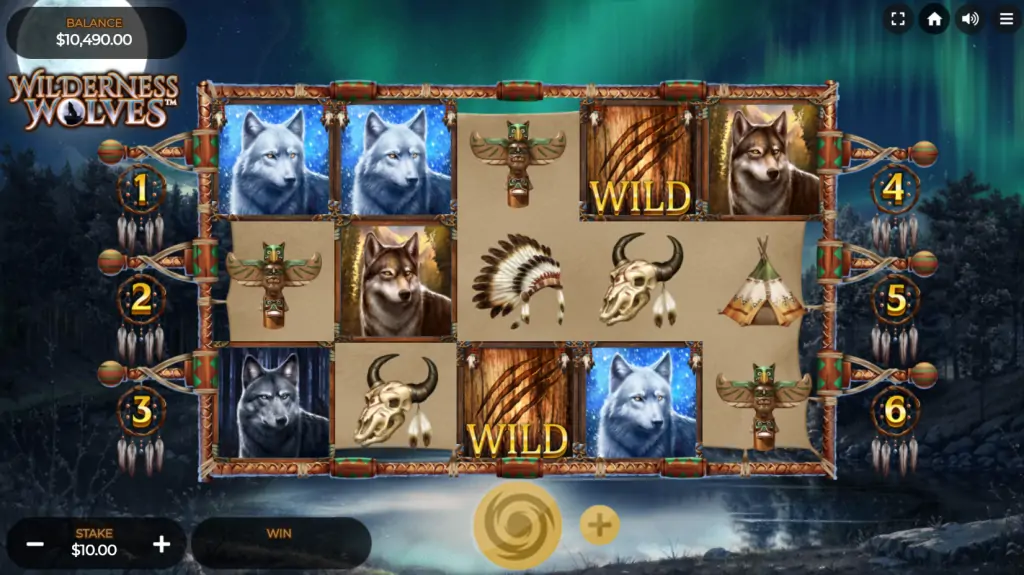Select payline 3 dreamcatcher marker
Image resolution: width=1024 pixels, height=575 pixels.
pos(142,410)
